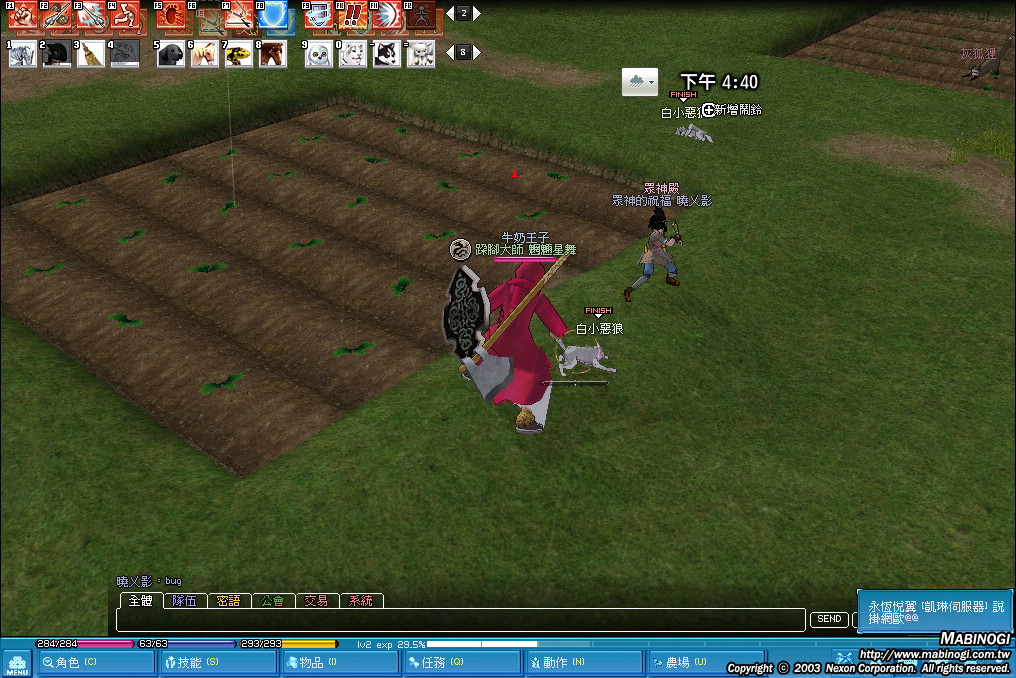1016x678 pixels.
Task: Use the fist skill icon on F1
Action: point(23,15)
